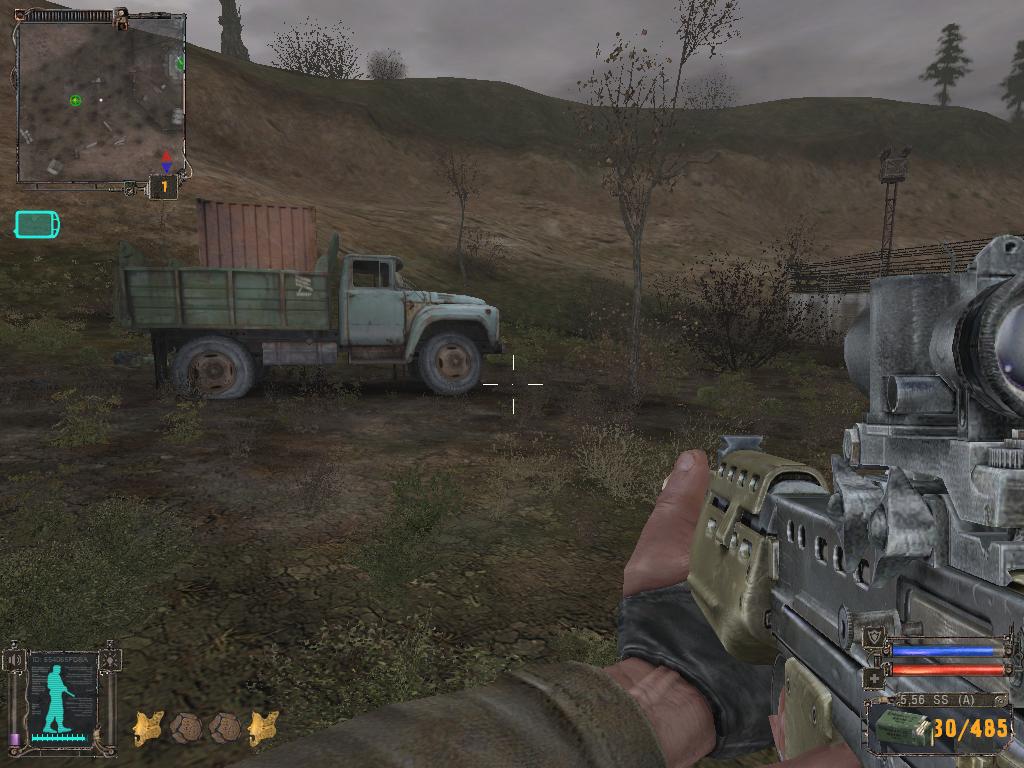Click the contacts counter showing 1

pos(164,186)
